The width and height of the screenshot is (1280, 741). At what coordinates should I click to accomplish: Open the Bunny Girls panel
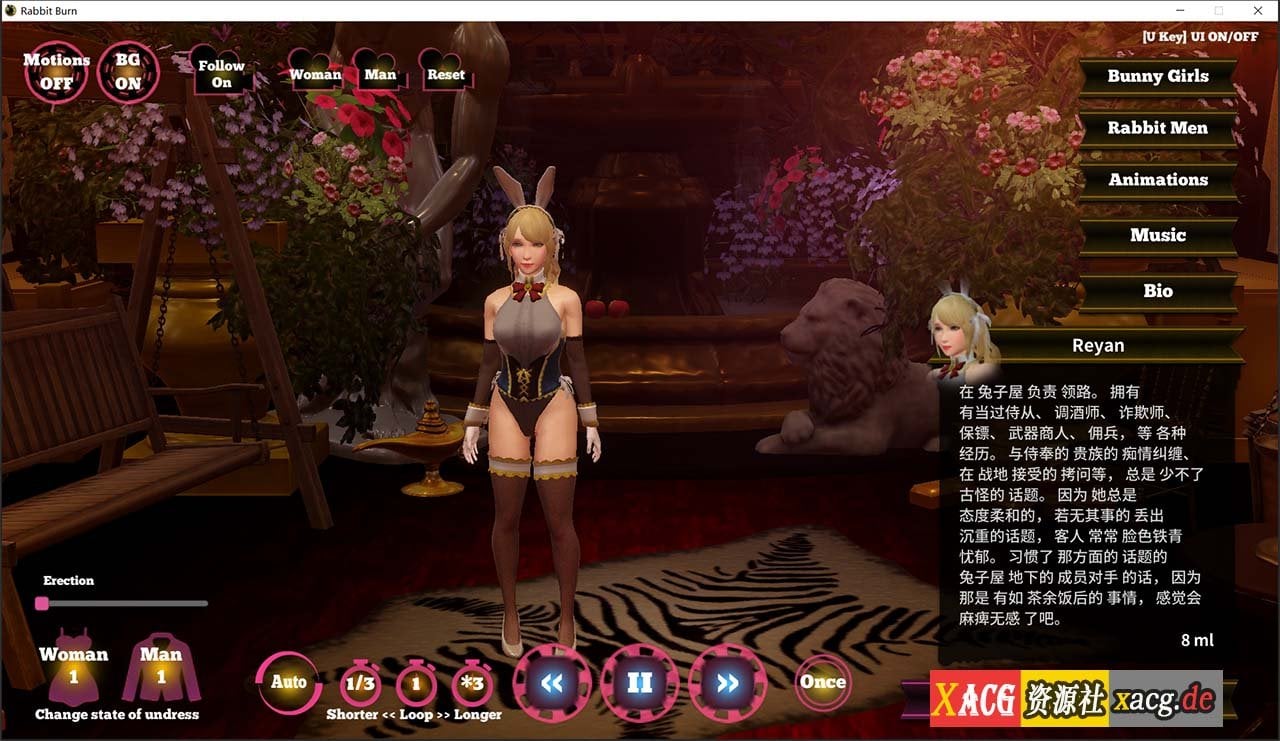pyautogui.click(x=1158, y=76)
